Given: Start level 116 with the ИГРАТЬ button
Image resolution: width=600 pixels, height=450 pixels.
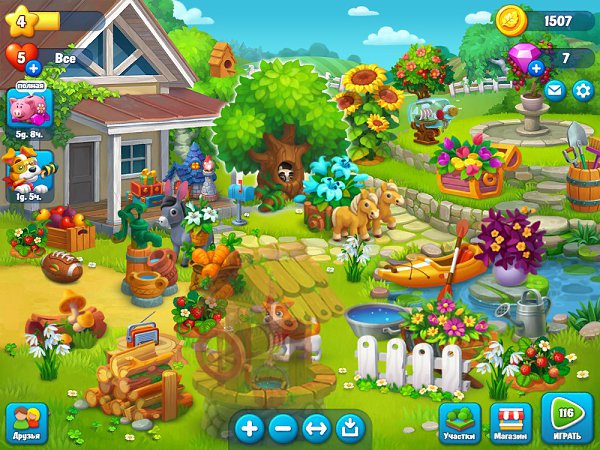Looking at the screenshot, I should pyautogui.click(x=566, y=418).
